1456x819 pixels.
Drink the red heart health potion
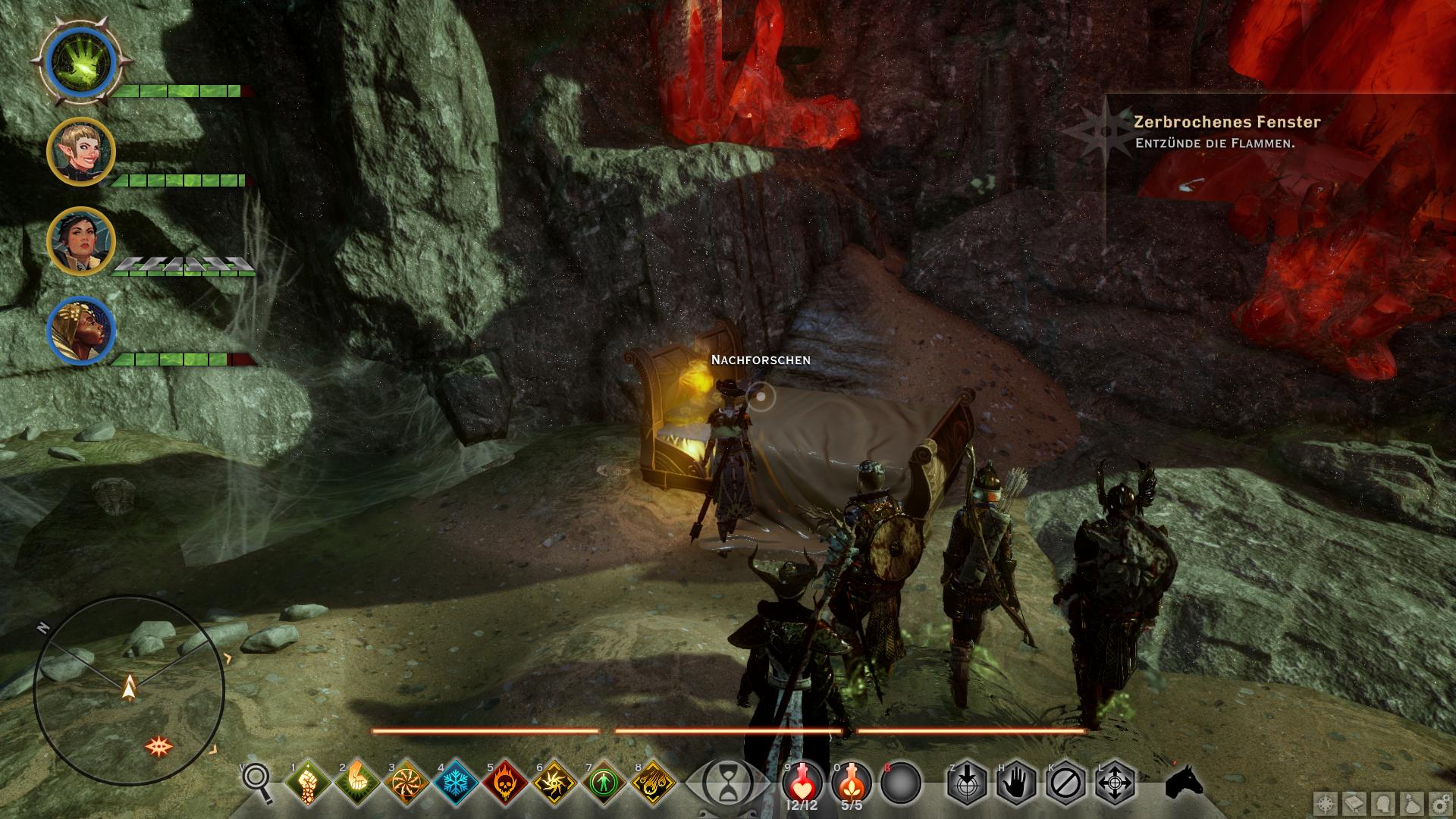click(x=801, y=782)
